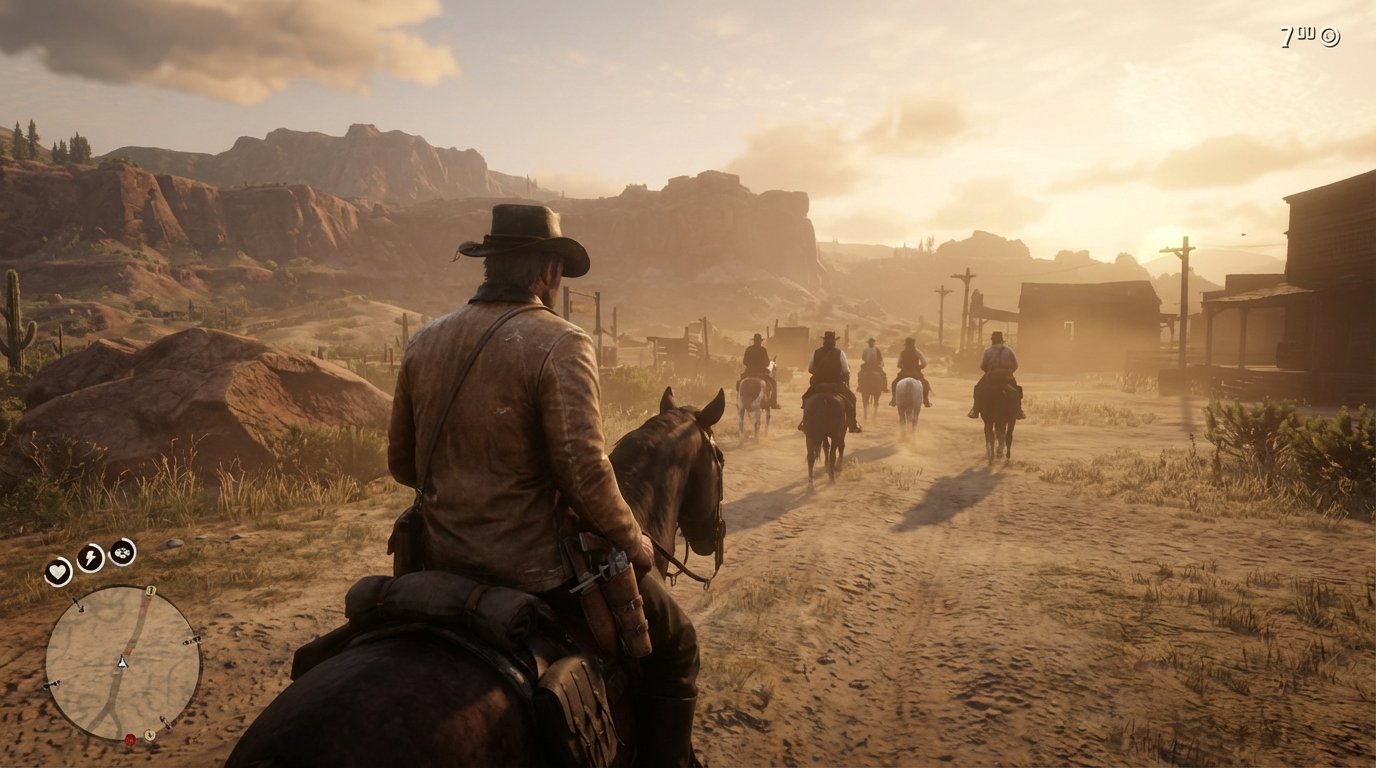1376x768 pixels.
Task: Click the yellow mission icon below the minimap
Action: 150,735
